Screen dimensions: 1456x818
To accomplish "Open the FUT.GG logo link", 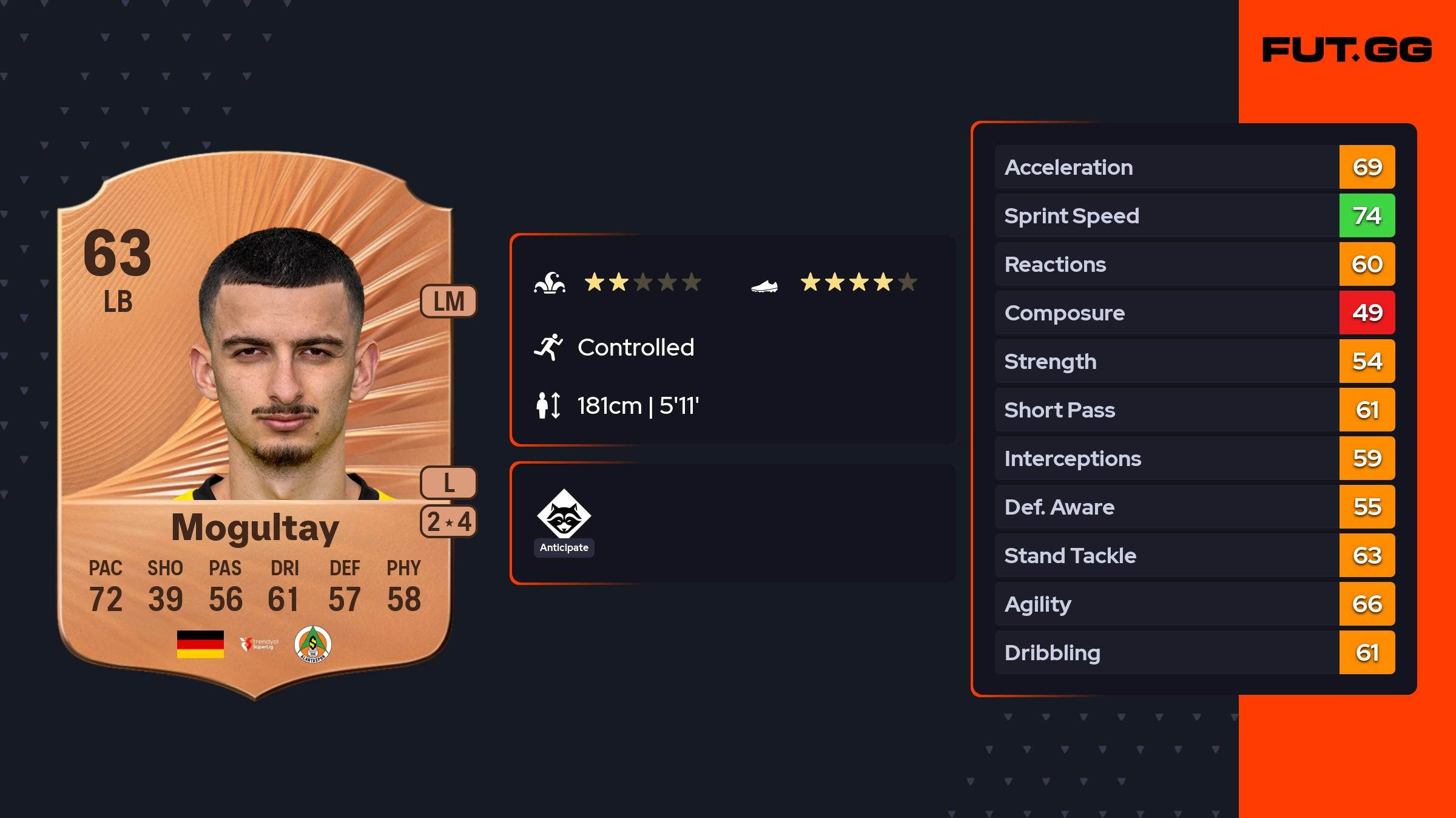I will (x=1347, y=50).
